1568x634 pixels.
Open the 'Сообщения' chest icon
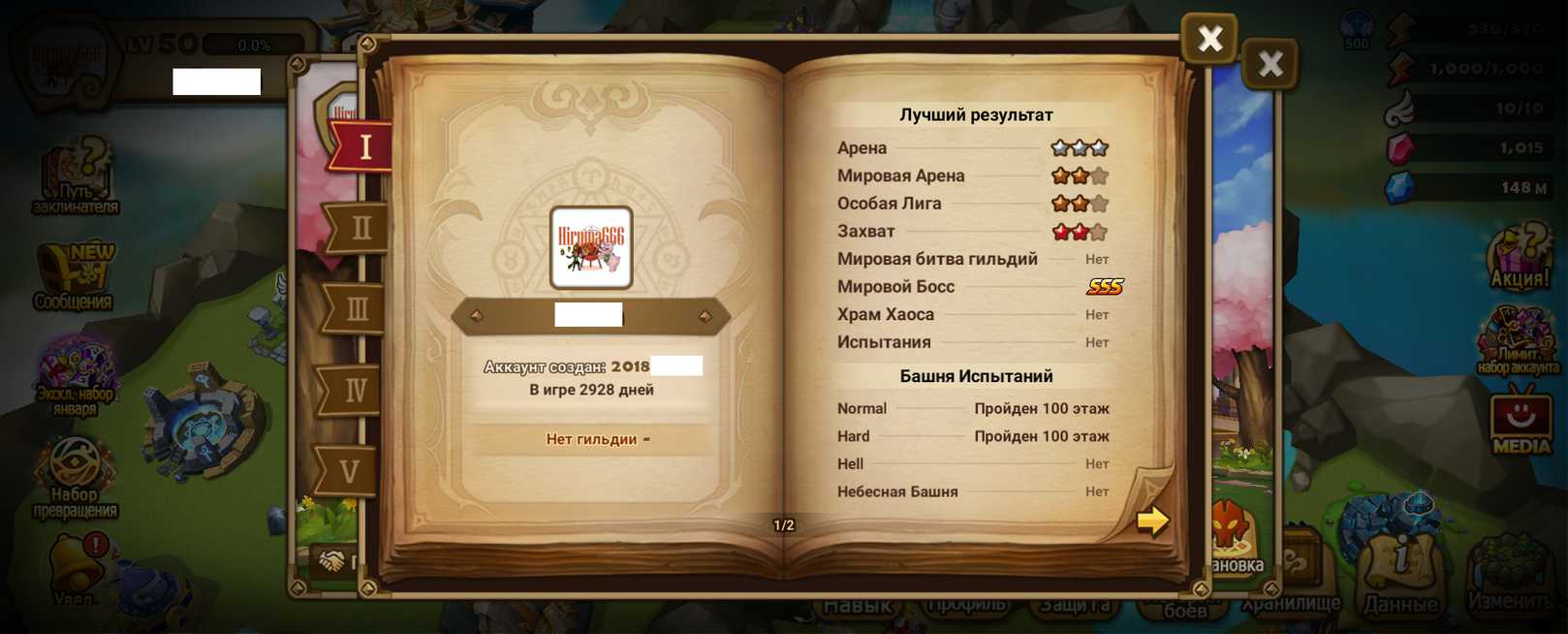point(74,276)
